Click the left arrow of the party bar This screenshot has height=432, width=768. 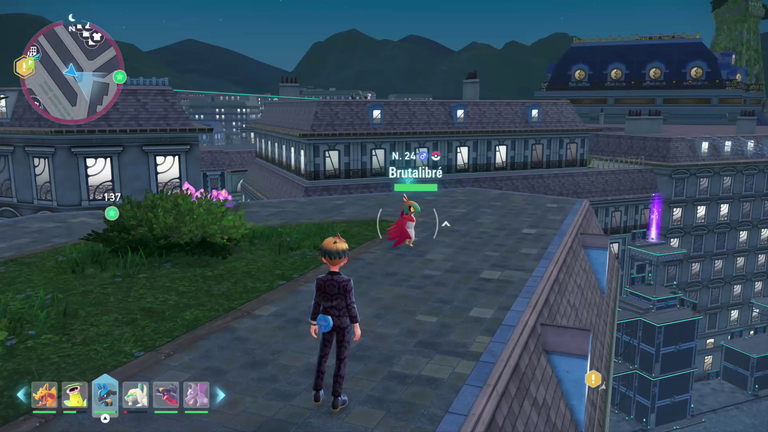click(x=21, y=396)
